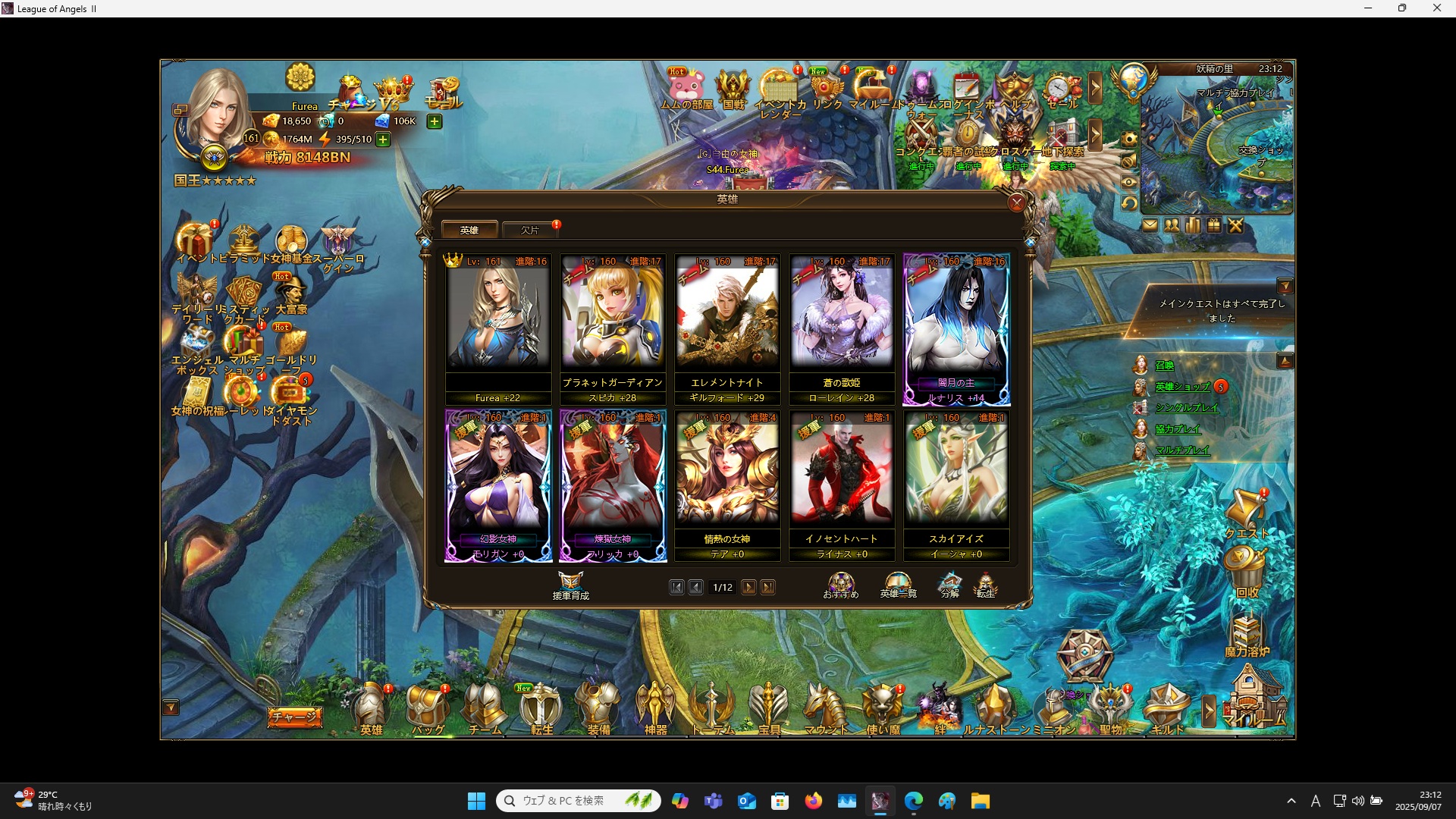Screen dimensions: 1456x819
Task: Switch to the 欠片 tab
Action: (529, 230)
